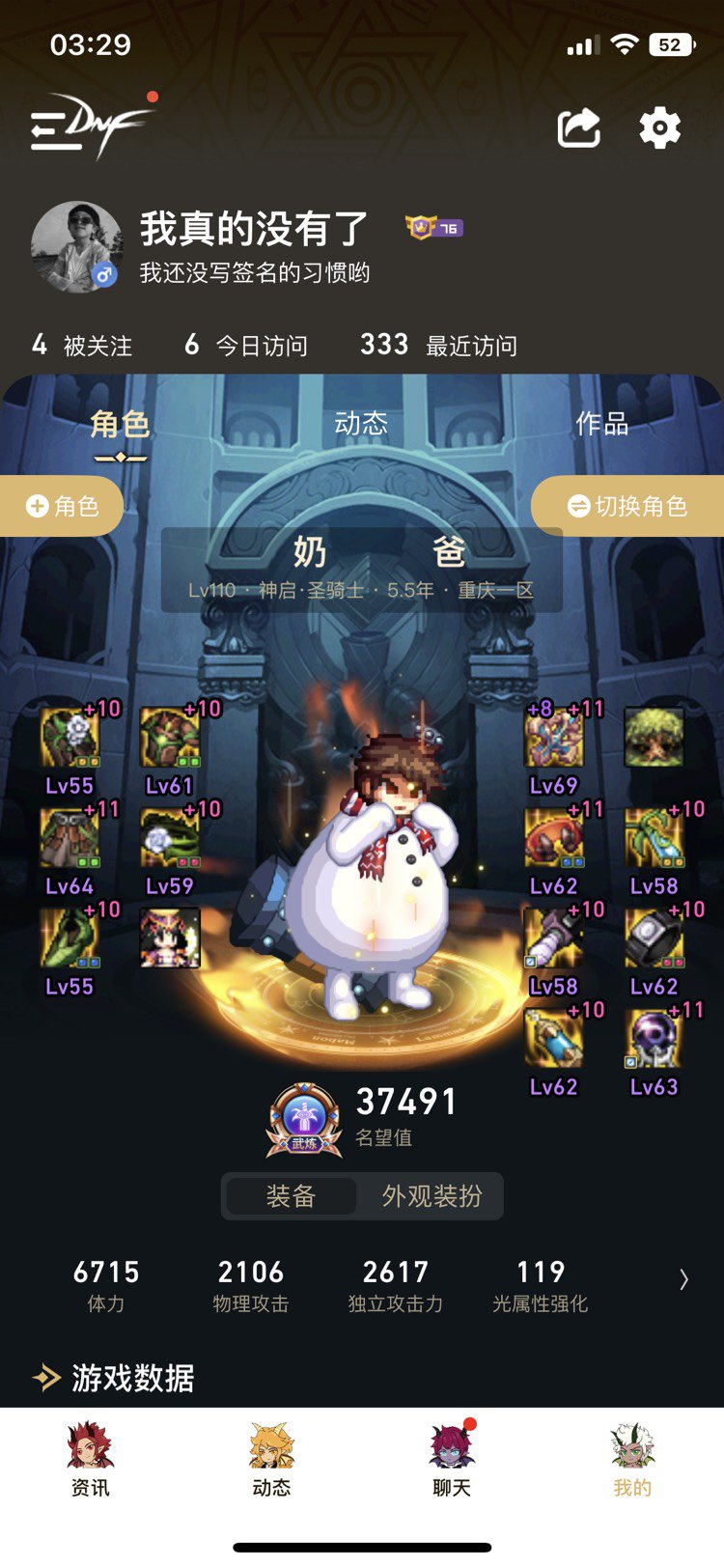Go to the 聊天 chat tab

pos(452,1459)
